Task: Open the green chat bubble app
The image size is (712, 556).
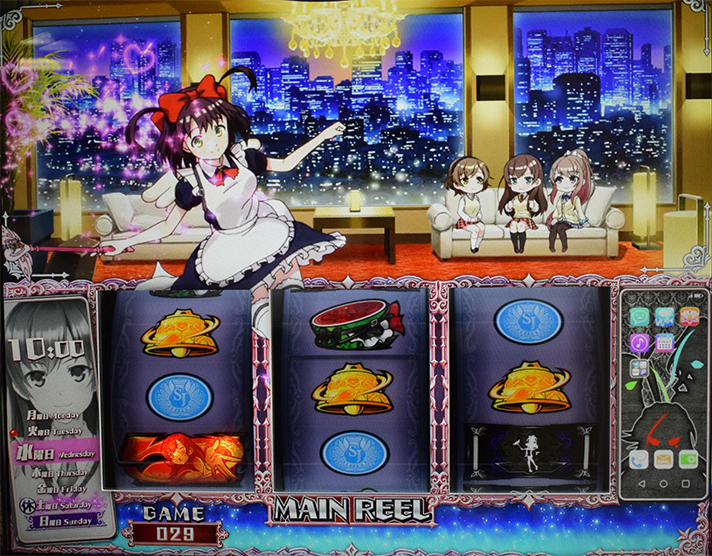Action: 640,316
